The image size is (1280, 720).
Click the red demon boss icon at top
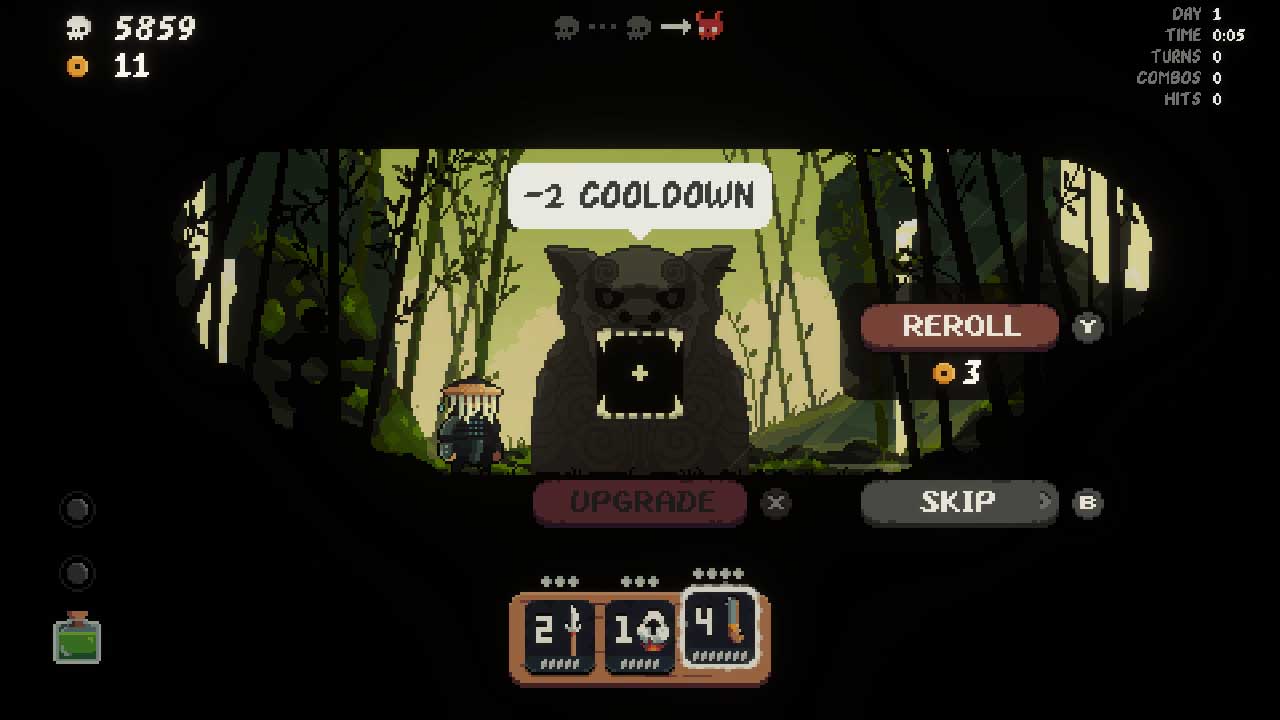(709, 26)
